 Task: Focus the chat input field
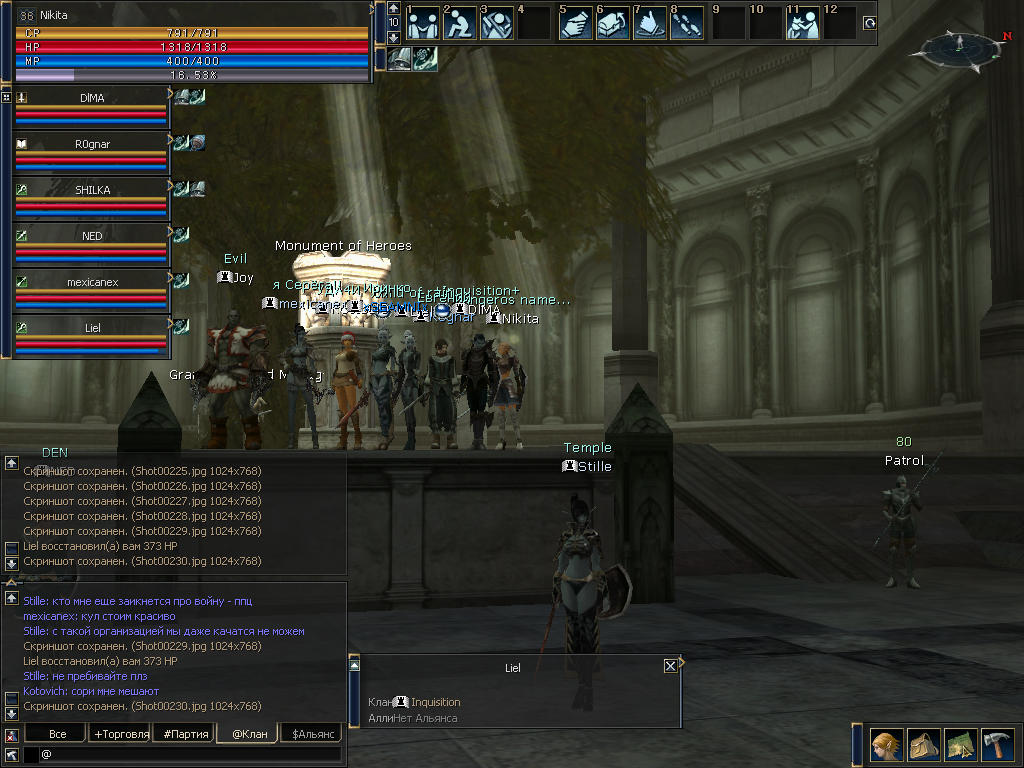pos(190,754)
